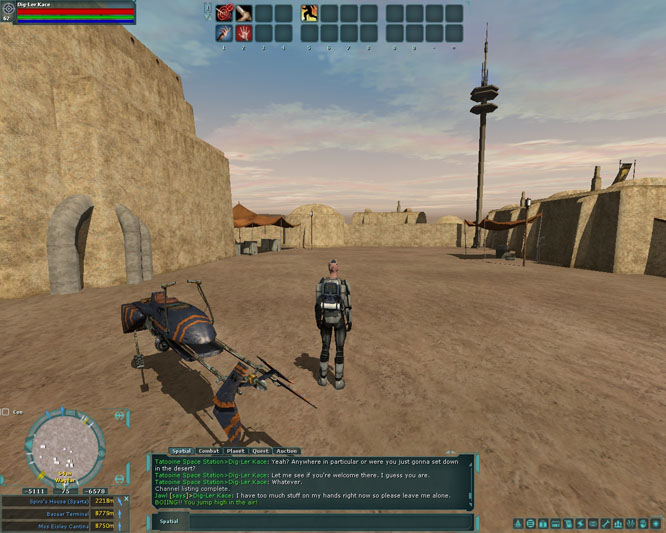Image resolution: width=666 pixels, height=533 pixels.
Task: Choose the Bazaar Terminal waypoint
Action: click(58, 513)
